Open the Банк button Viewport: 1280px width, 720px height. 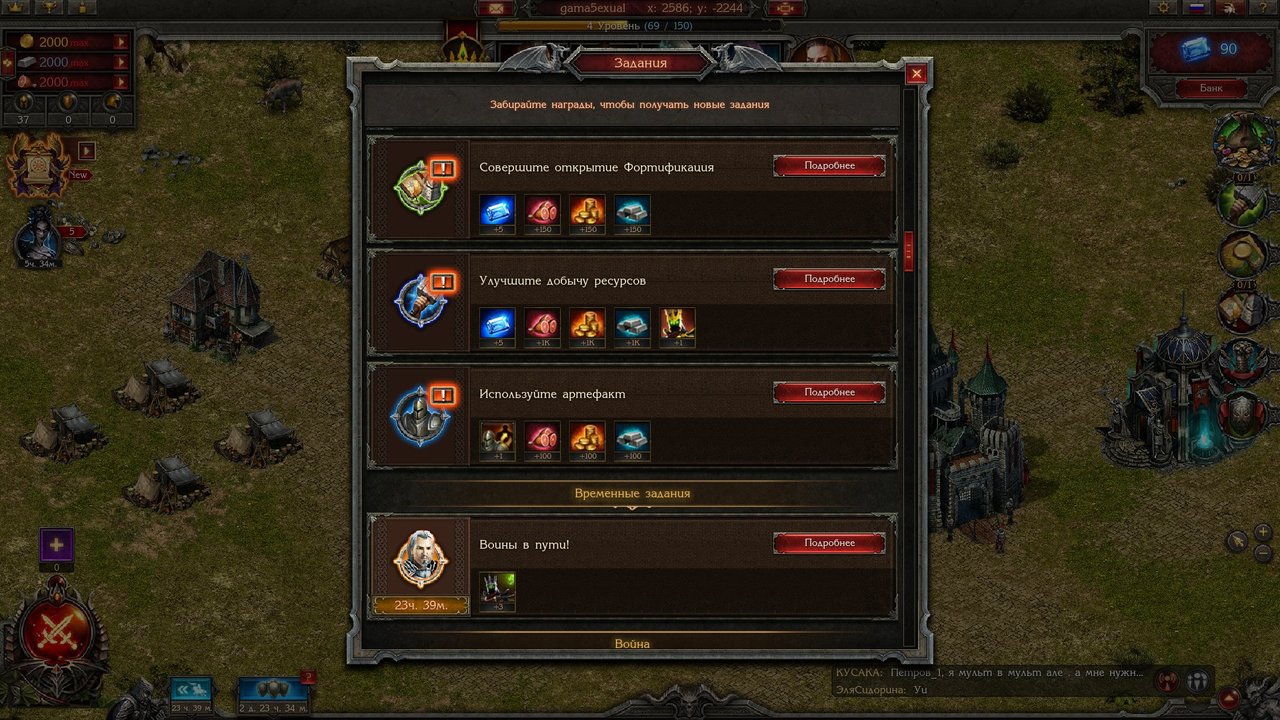coord(1210,88)
